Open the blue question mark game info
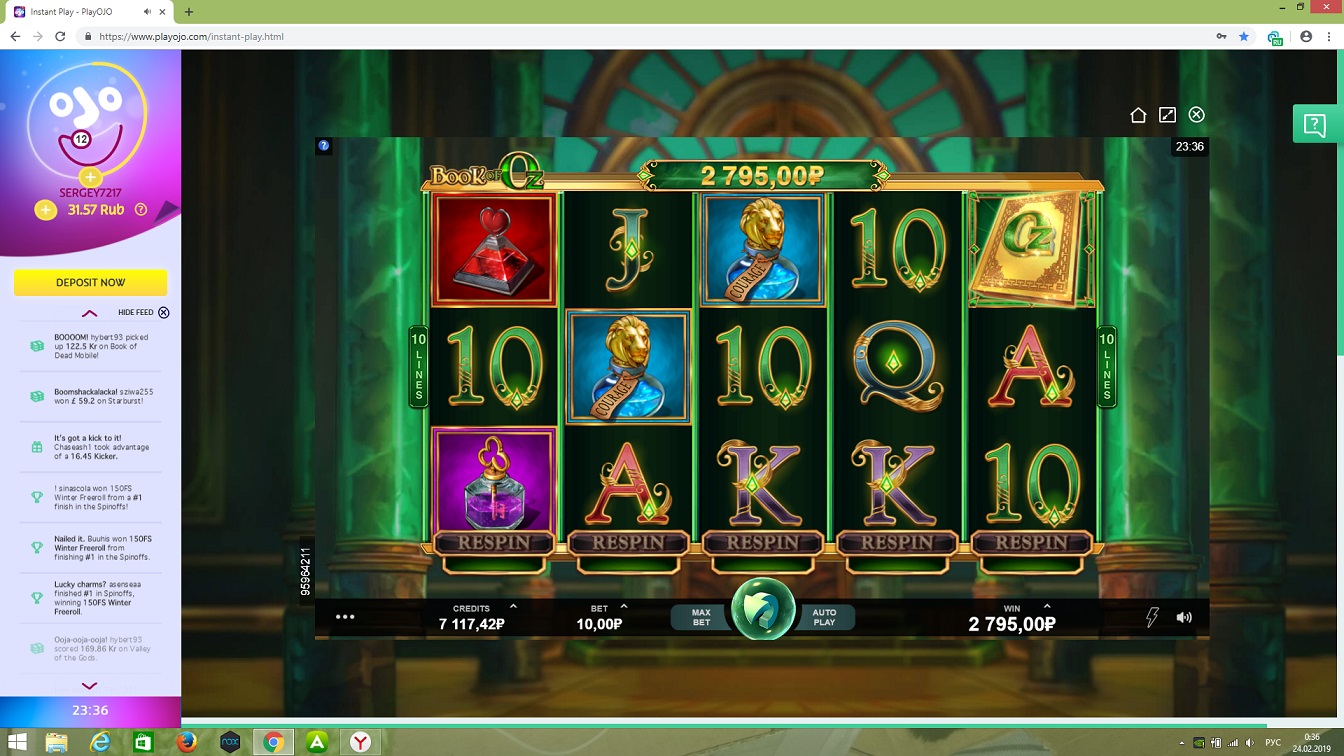Screen dimensions: 1344x756 324,145
